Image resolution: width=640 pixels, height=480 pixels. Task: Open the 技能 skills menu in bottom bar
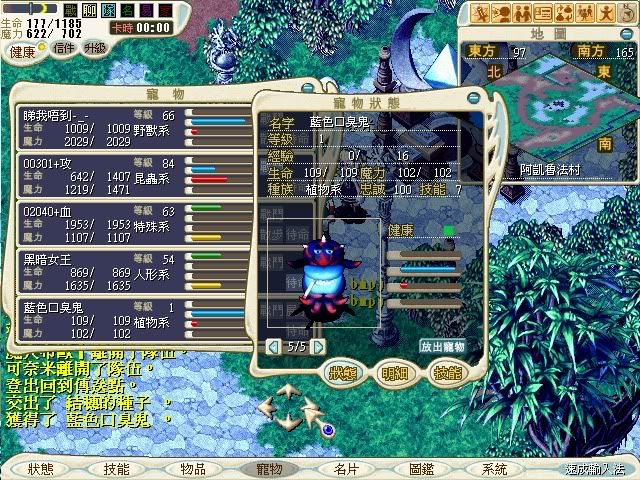(116, 468)
